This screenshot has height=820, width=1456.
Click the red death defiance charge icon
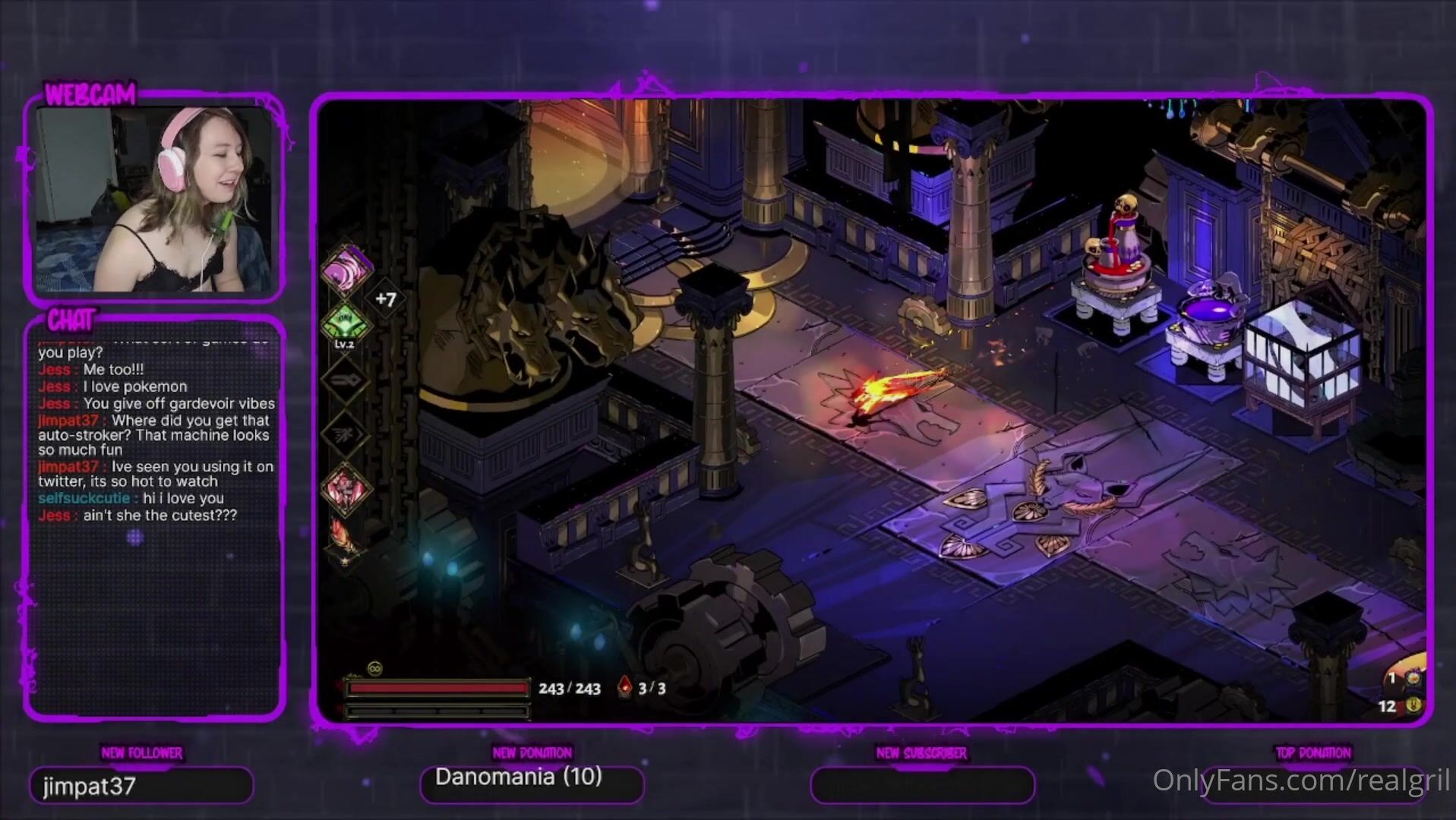(624, 687)
